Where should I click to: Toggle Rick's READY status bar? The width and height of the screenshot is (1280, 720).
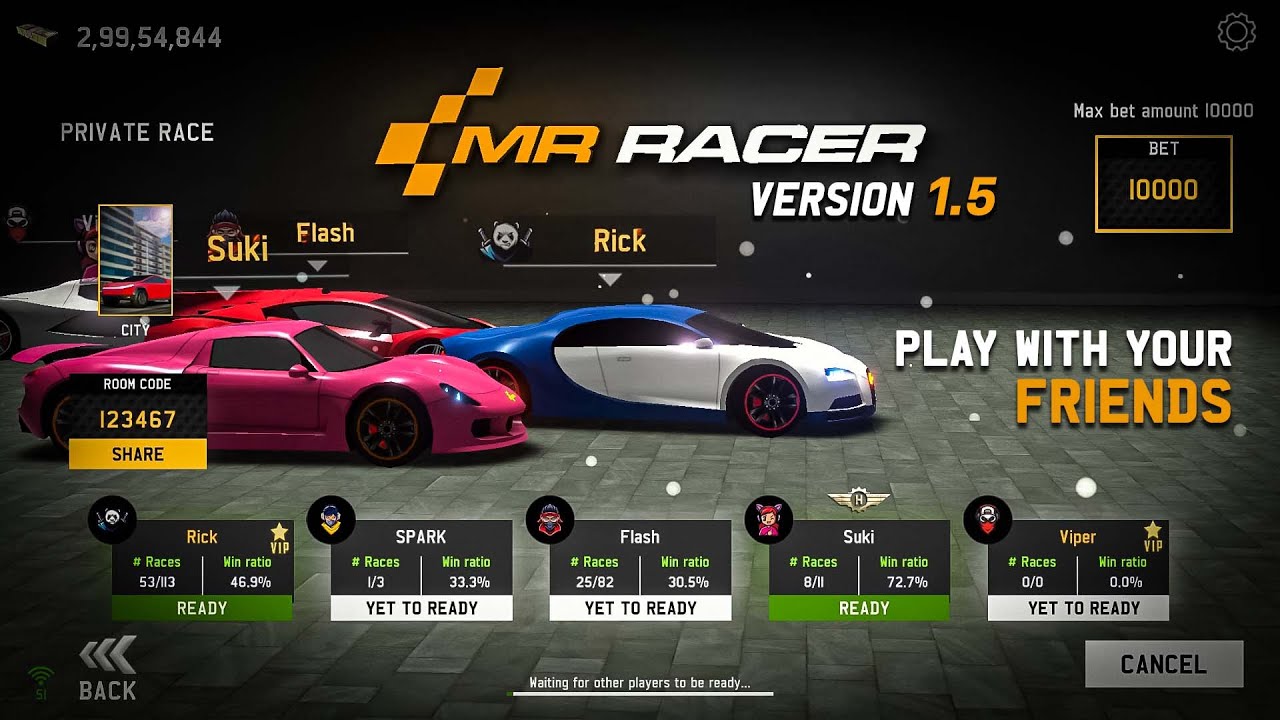(203, 608)
